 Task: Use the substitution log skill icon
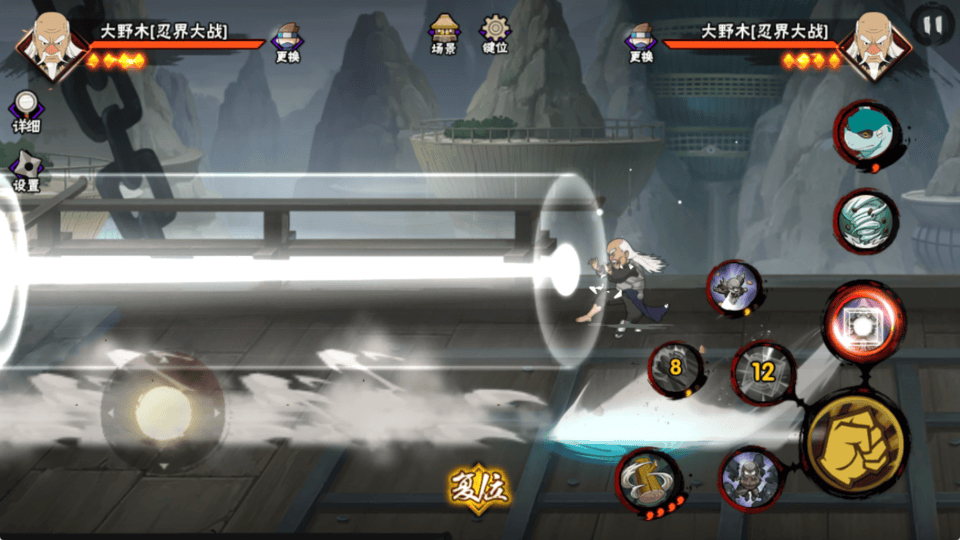coord(648,480)
